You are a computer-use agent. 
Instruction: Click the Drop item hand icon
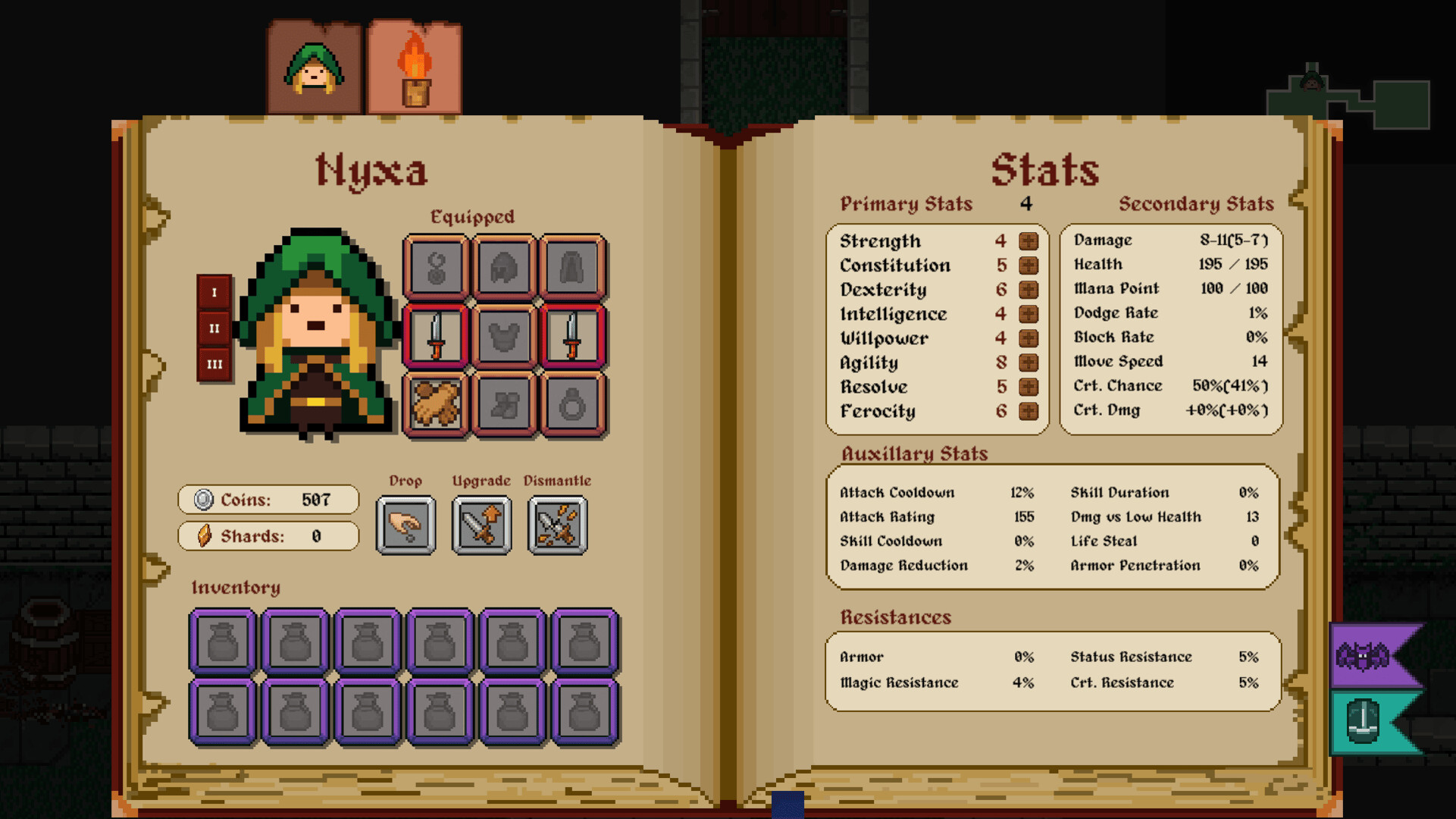(x=406, y=525)
